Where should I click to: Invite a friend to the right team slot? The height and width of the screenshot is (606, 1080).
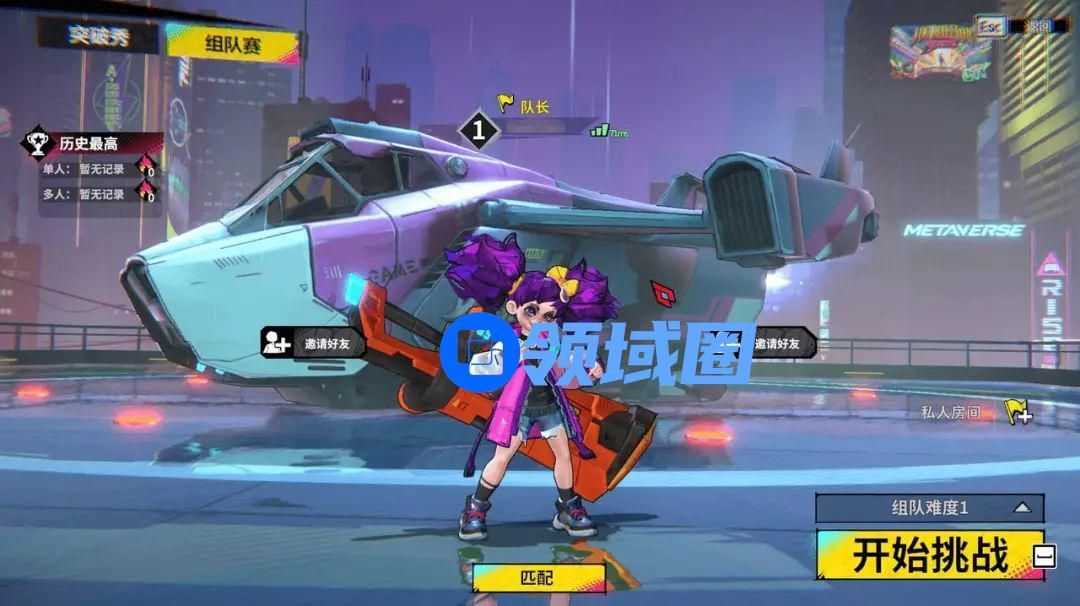point(775,344)
